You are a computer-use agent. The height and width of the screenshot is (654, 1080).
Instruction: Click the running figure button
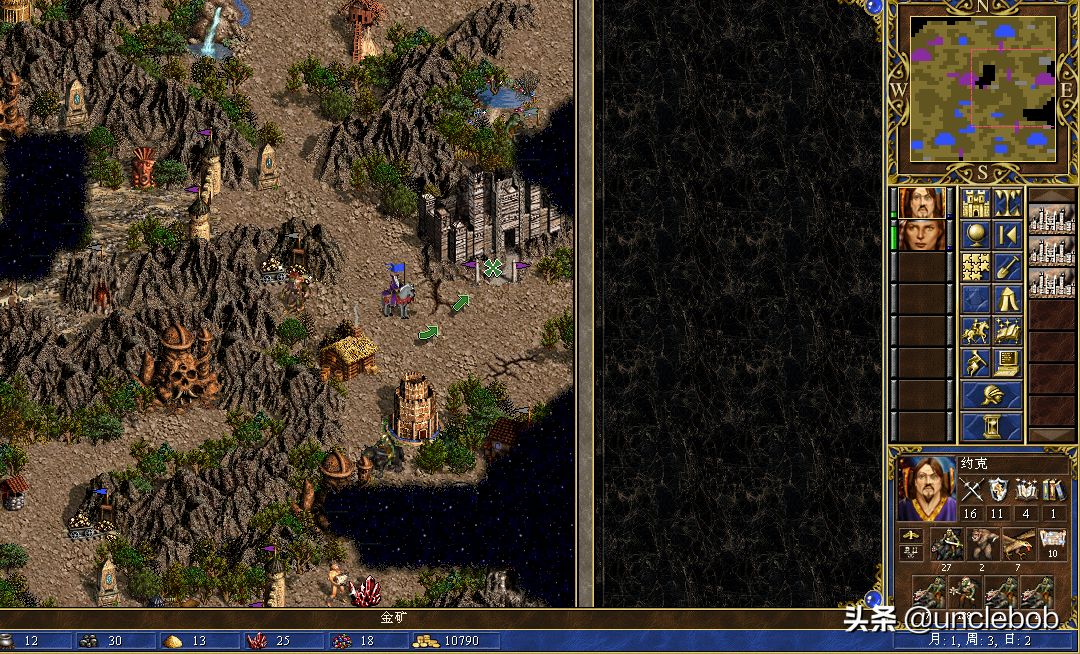pyautogui.click(x=976, y=362)
